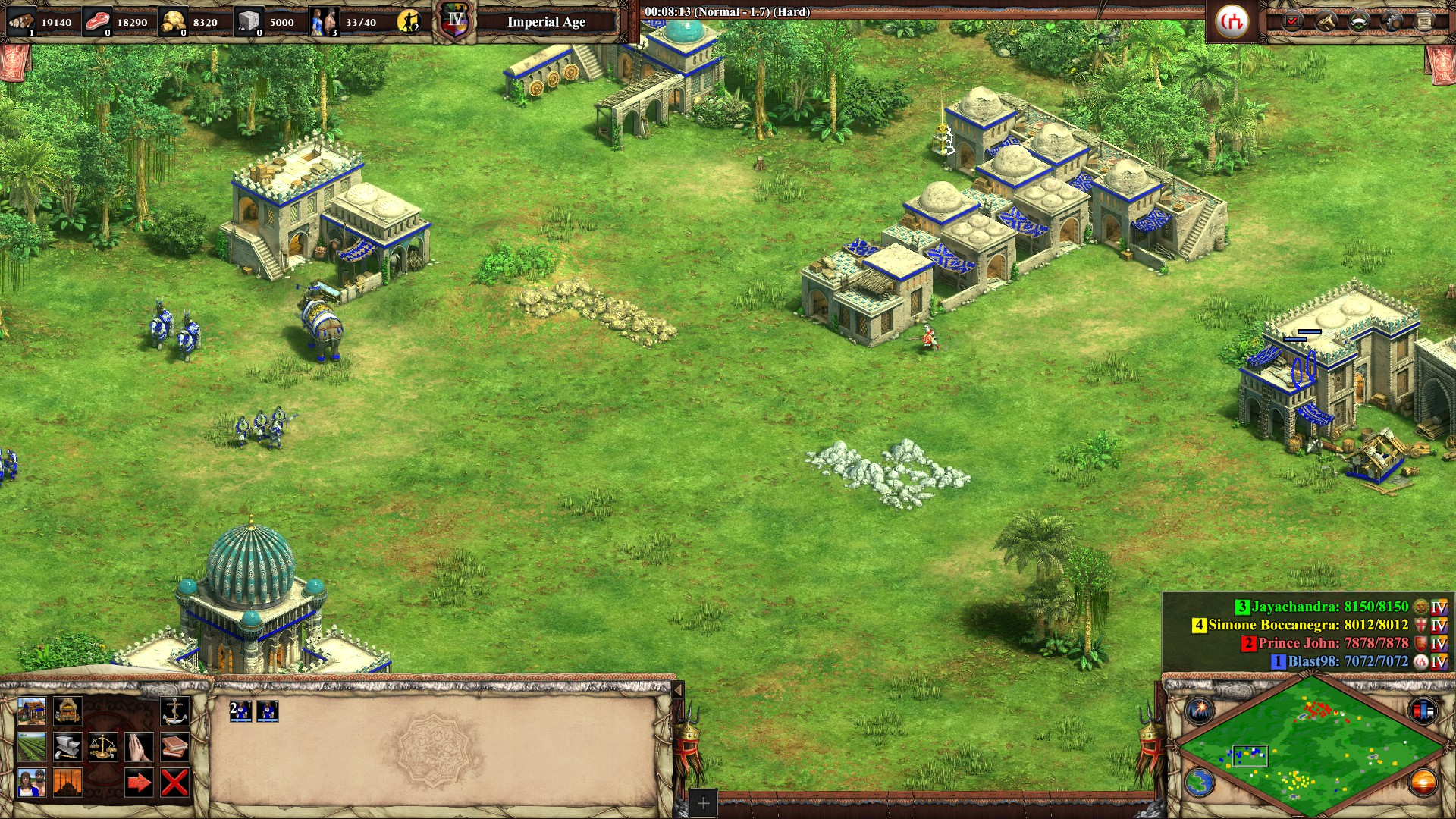This screenshot has width=1456, height=819.
Task: Choose the Blacksmith anvil icon
Action: pyautogui.click(x=67, y=747)
